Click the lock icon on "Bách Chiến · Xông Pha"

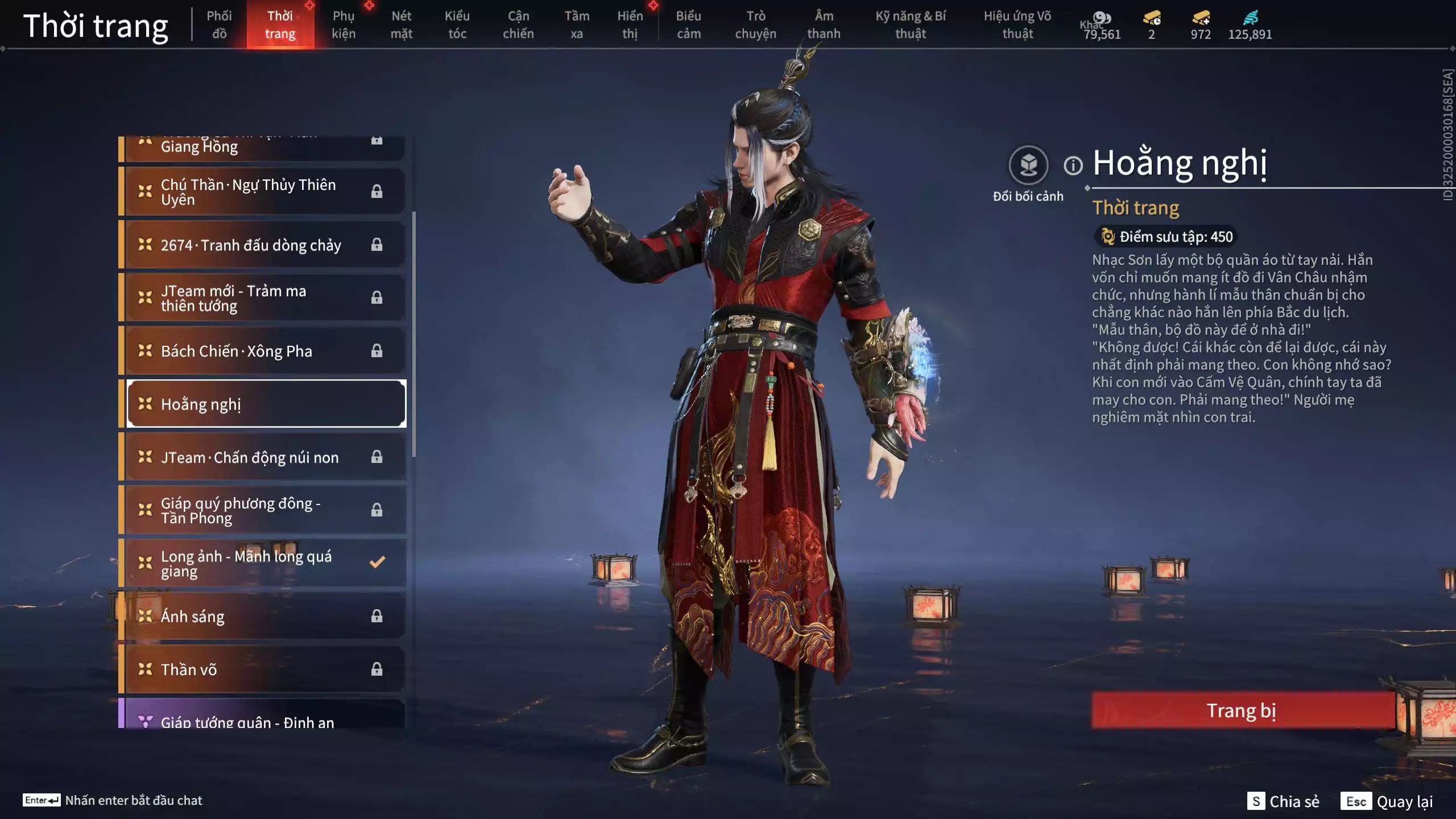pos(376,351)
